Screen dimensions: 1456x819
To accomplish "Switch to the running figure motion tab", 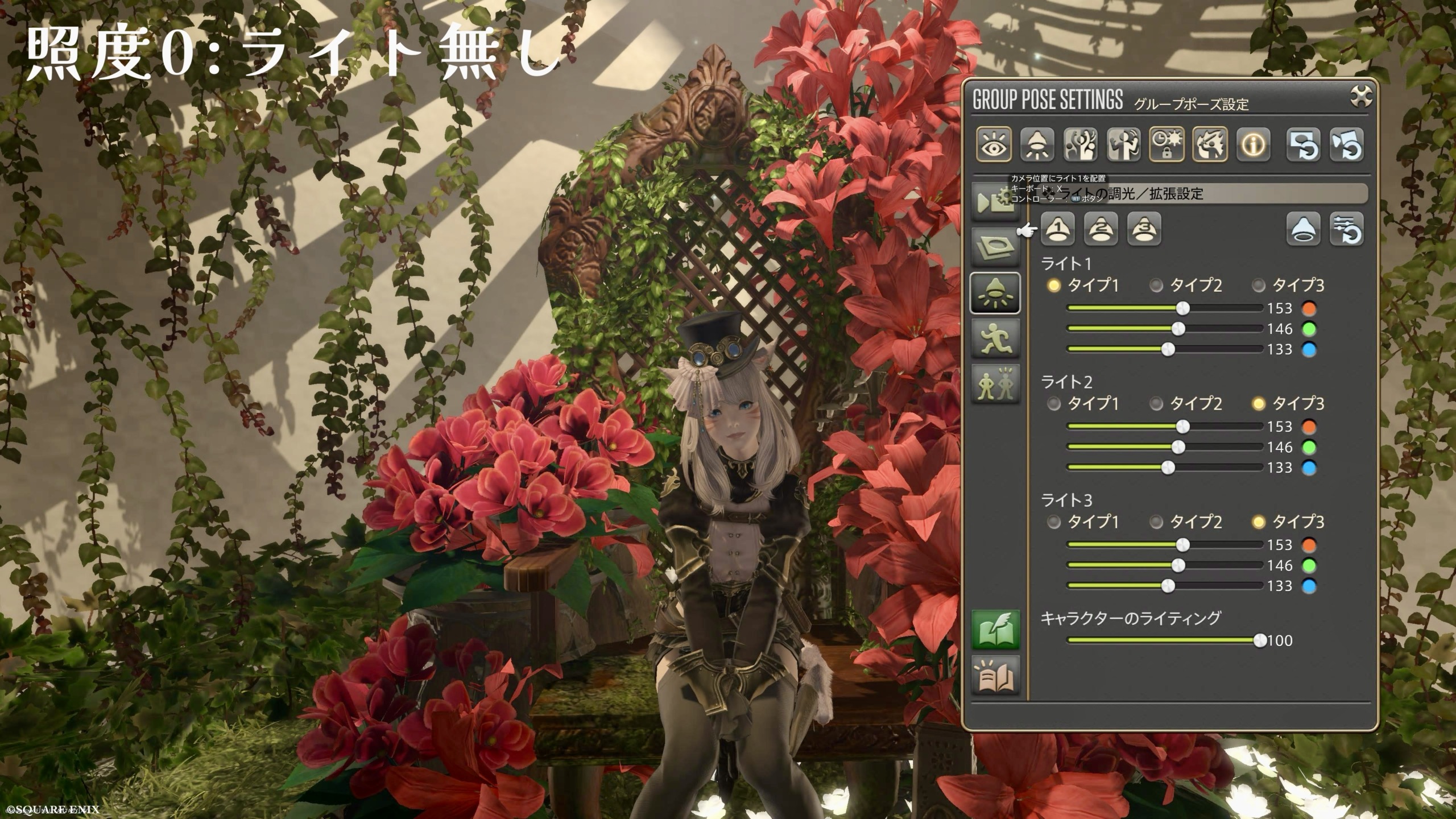I will tap(995, 338).
